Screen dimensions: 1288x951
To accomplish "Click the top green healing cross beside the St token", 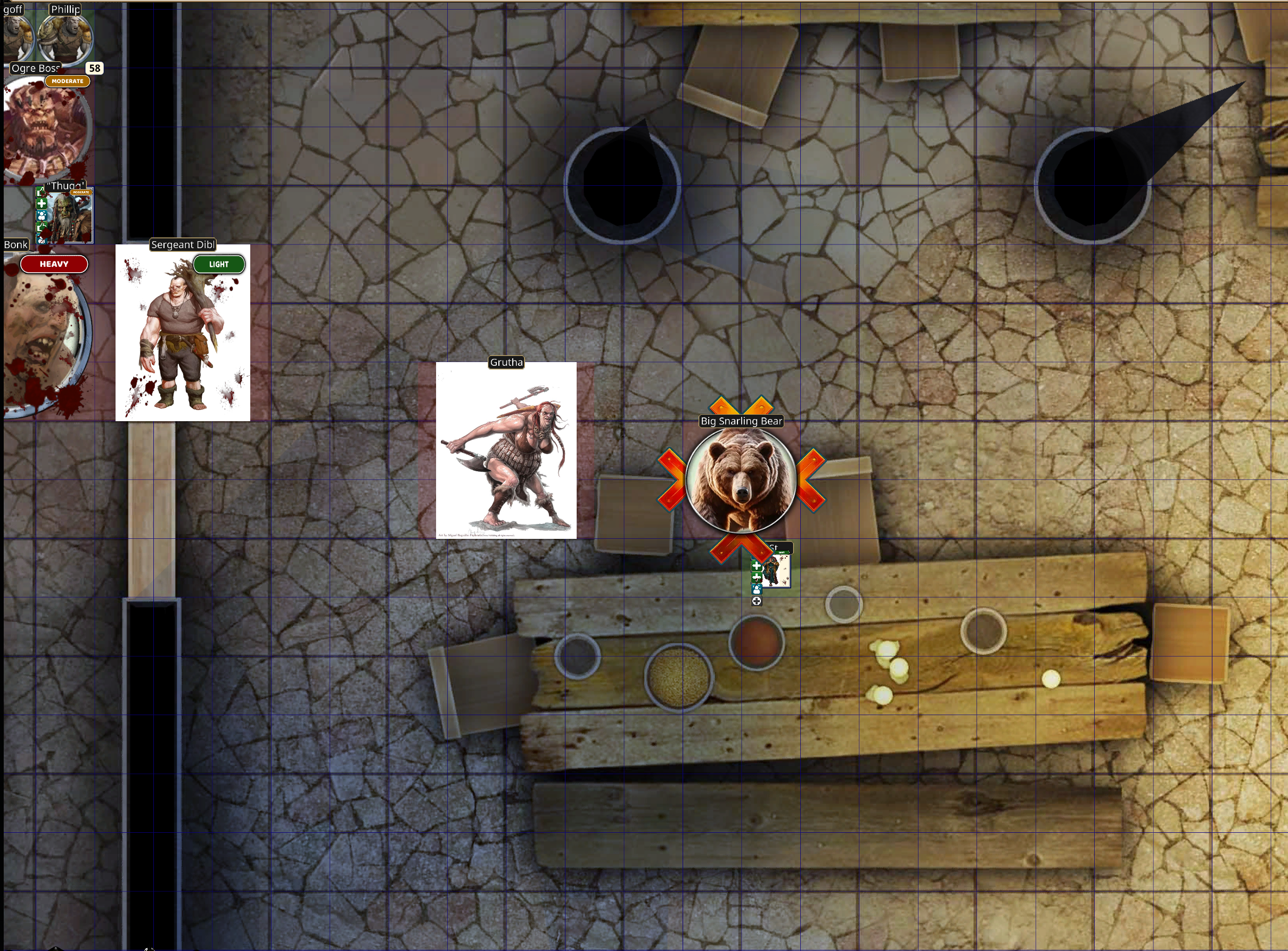I will (x=757, y=566).
